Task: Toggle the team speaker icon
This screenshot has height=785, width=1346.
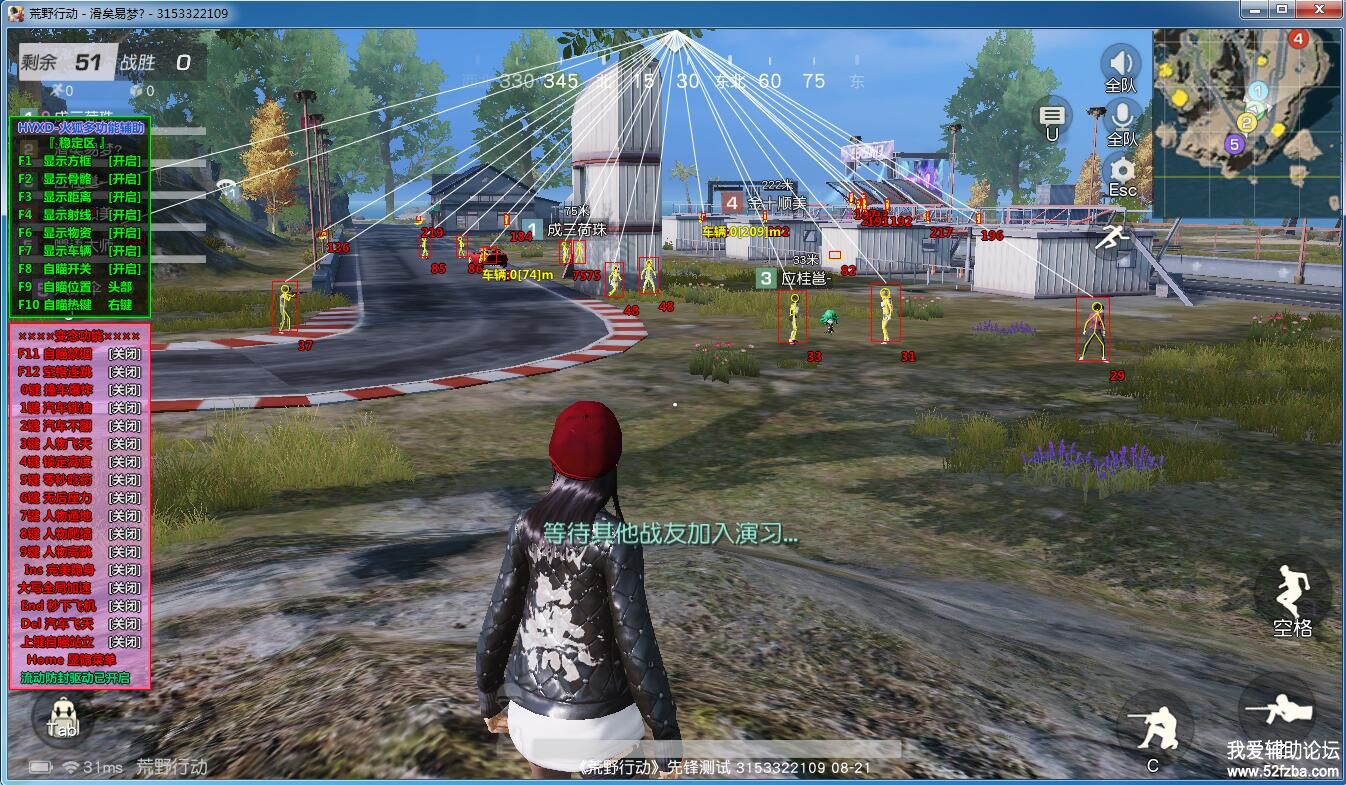Action: click(x=1121, y=63)
